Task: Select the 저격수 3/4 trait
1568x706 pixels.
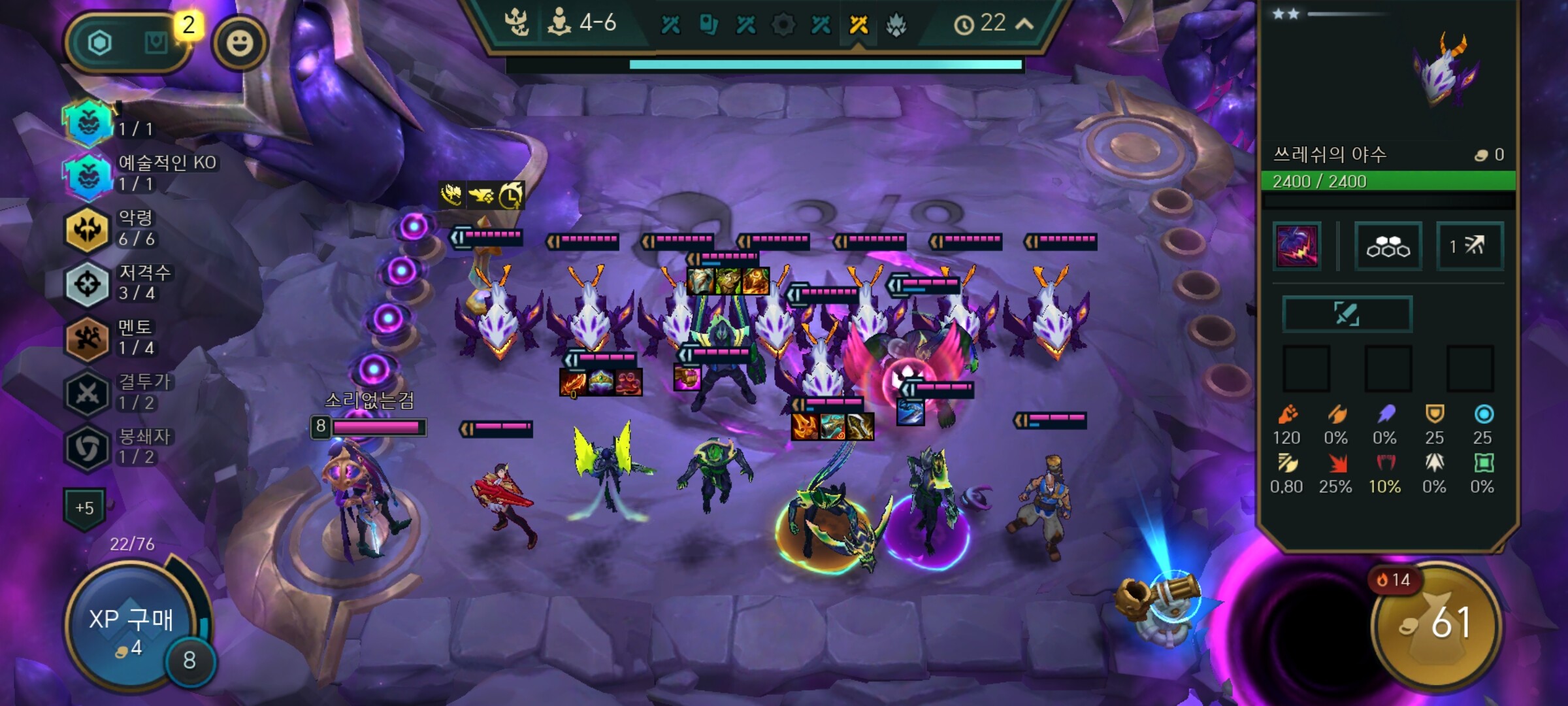Action: pos(88,284)
